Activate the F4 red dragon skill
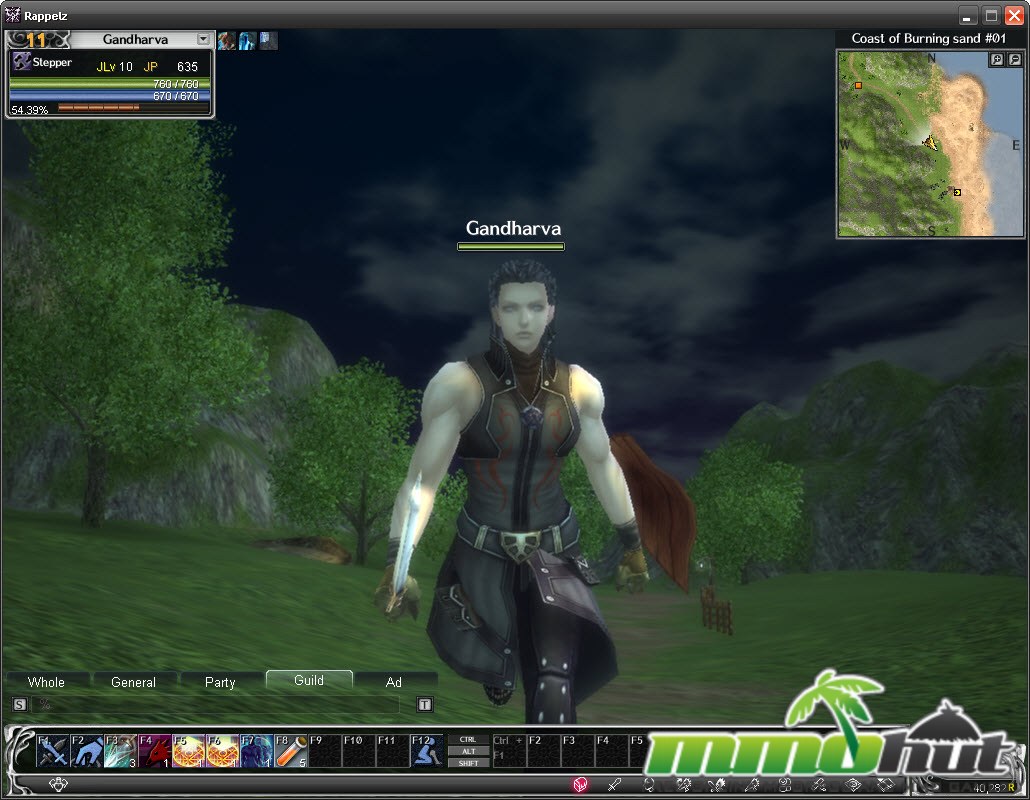1030x800 pixels. pos(155,750)
